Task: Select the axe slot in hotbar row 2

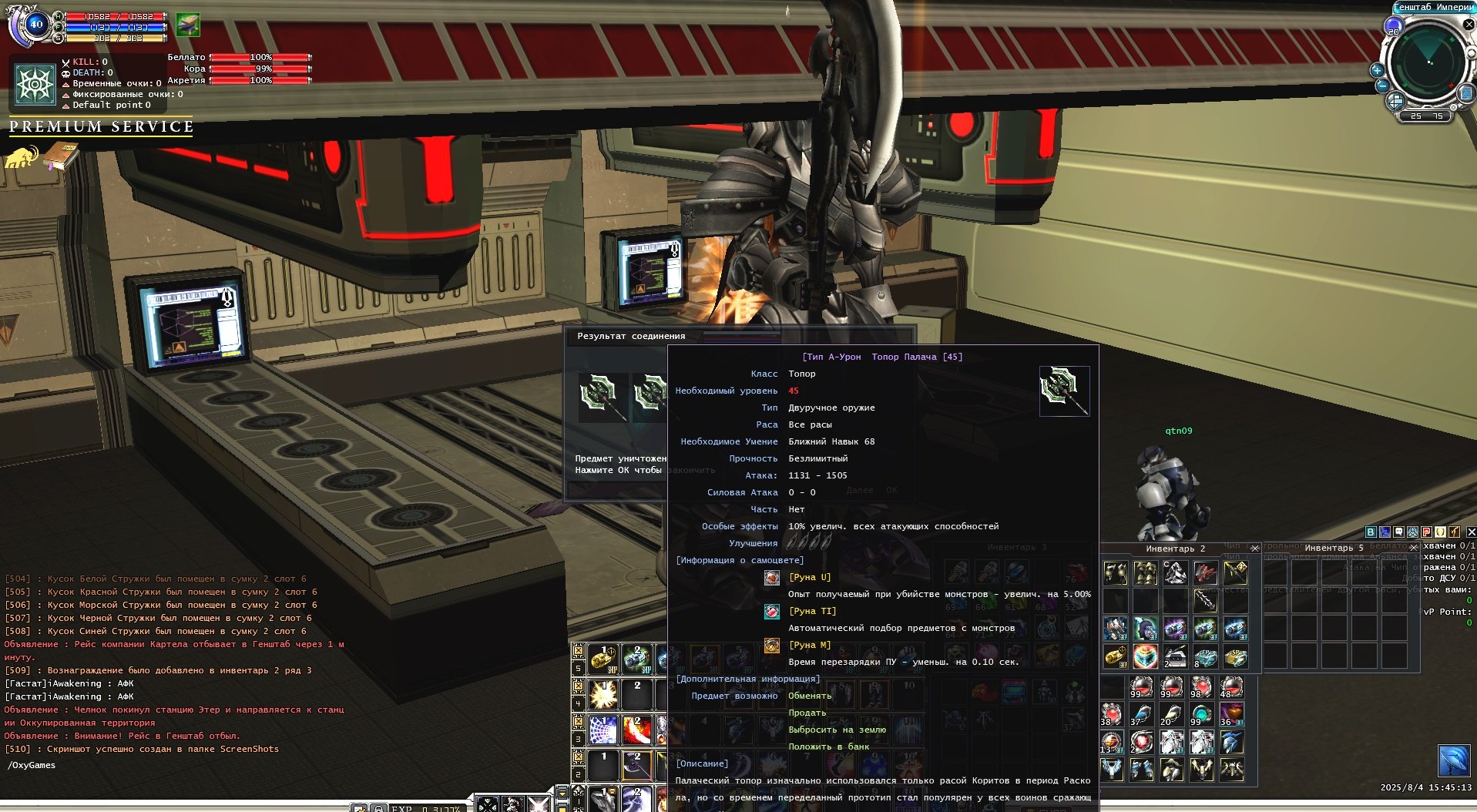Action: click(637, 765)
